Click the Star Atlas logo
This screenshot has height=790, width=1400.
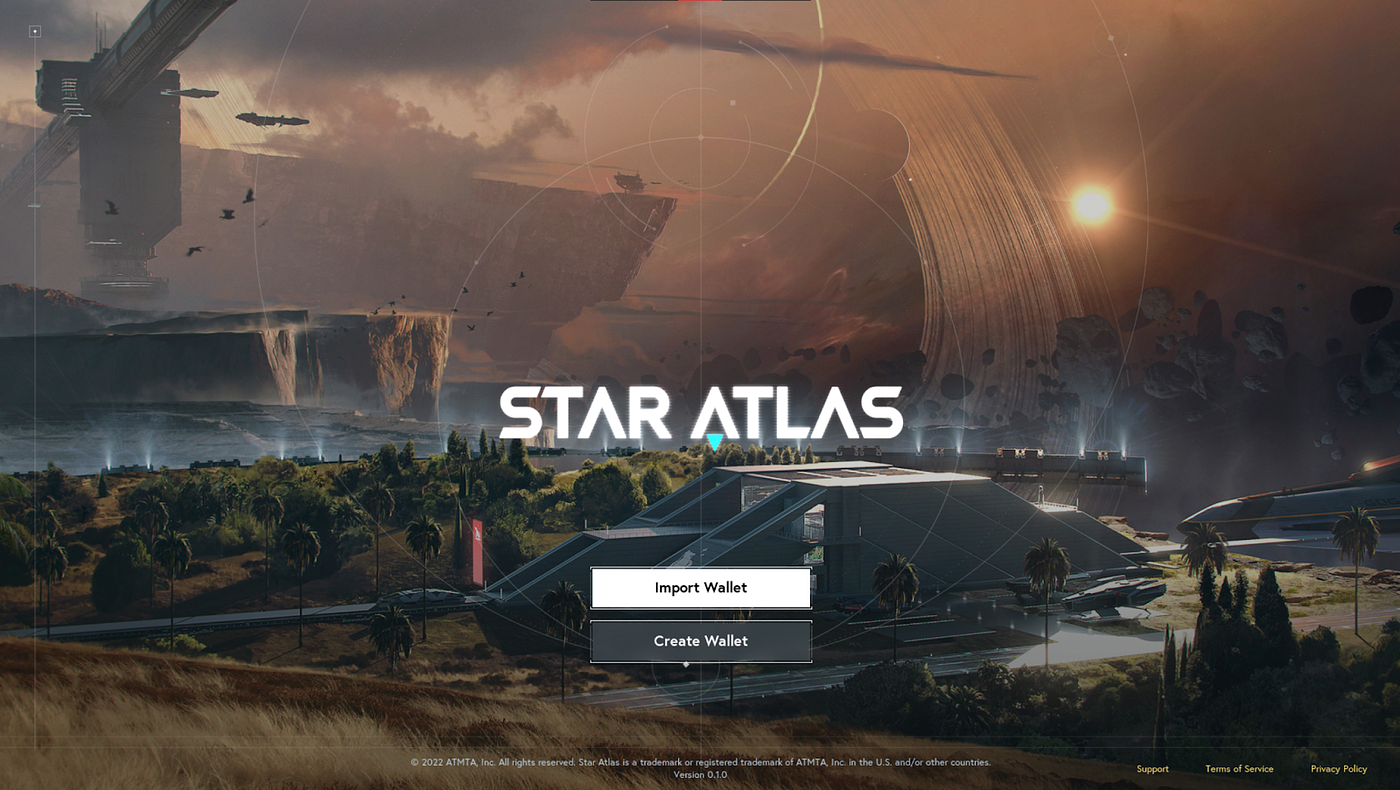click(x=700, y=411)
